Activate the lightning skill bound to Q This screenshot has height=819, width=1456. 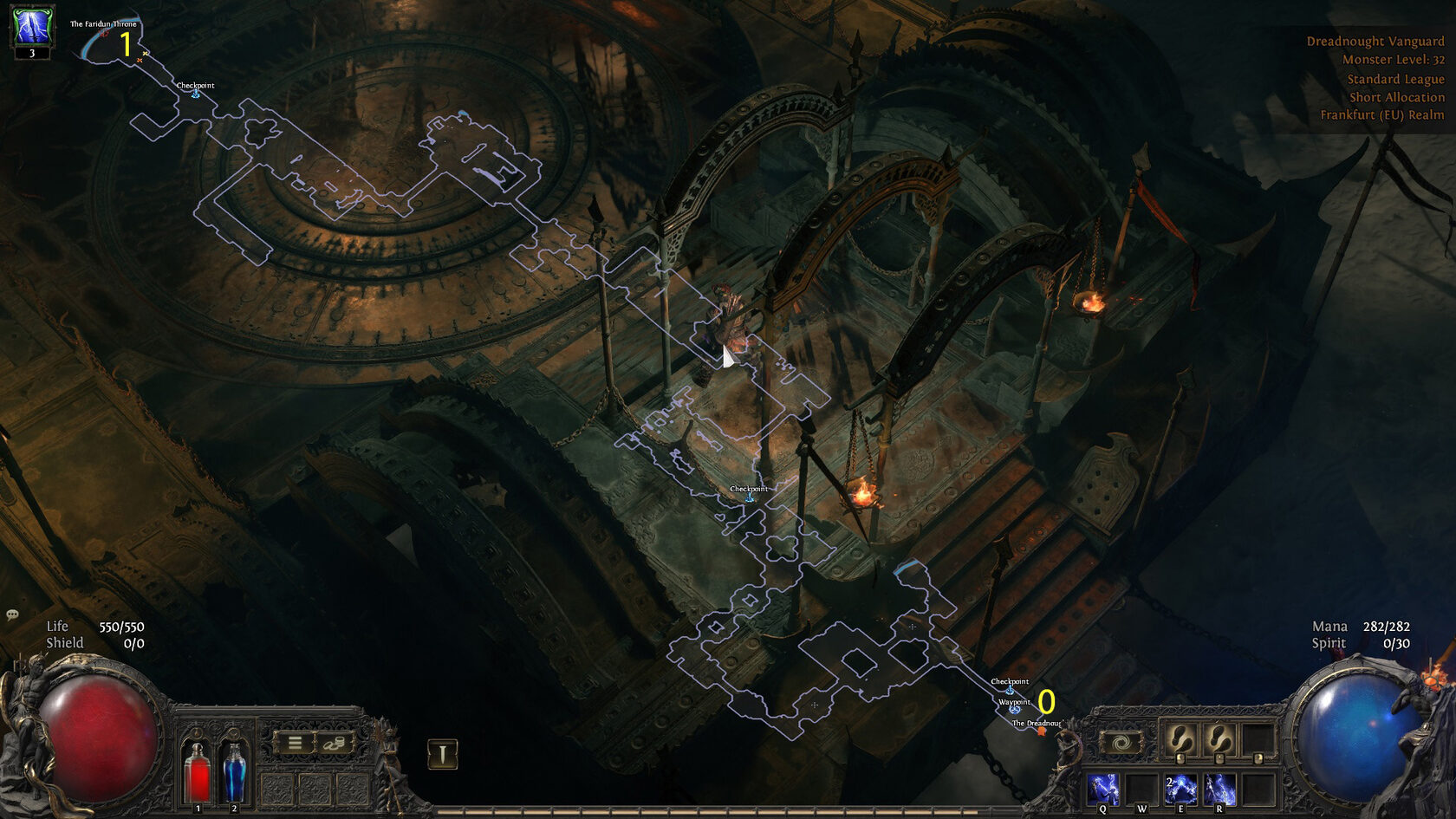(1102, 790)
